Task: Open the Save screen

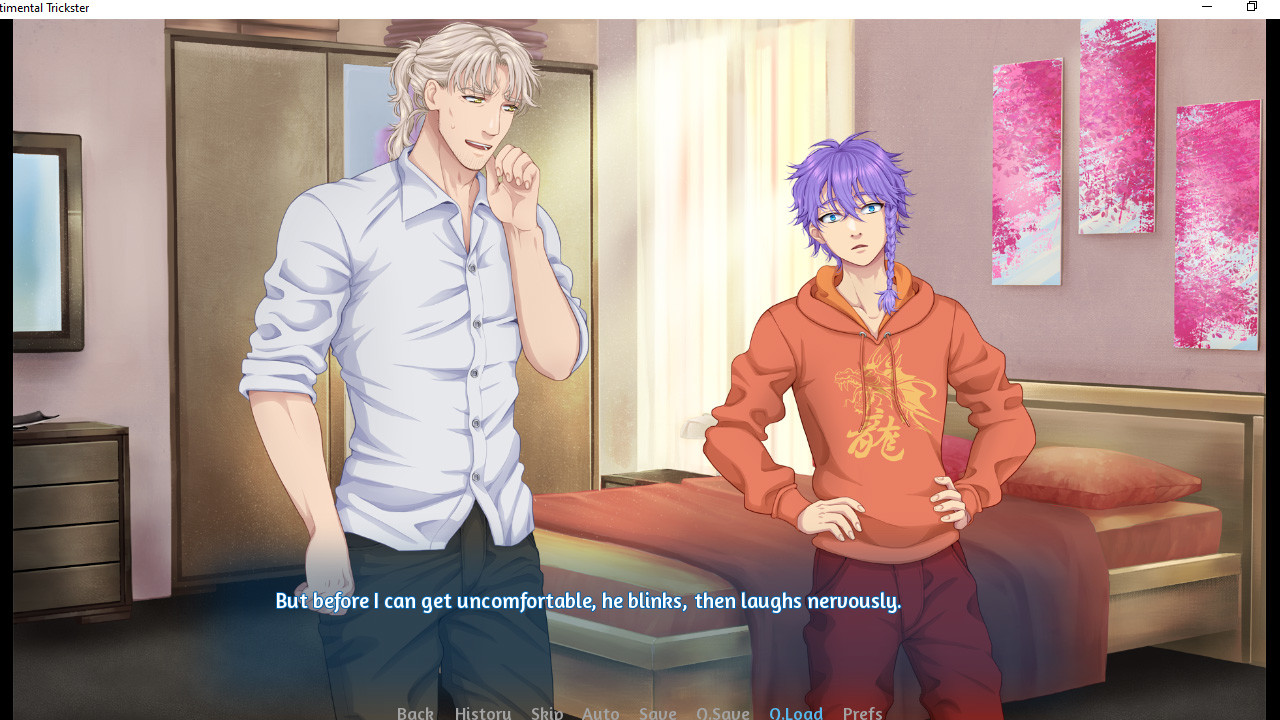Action: point(657,712)
